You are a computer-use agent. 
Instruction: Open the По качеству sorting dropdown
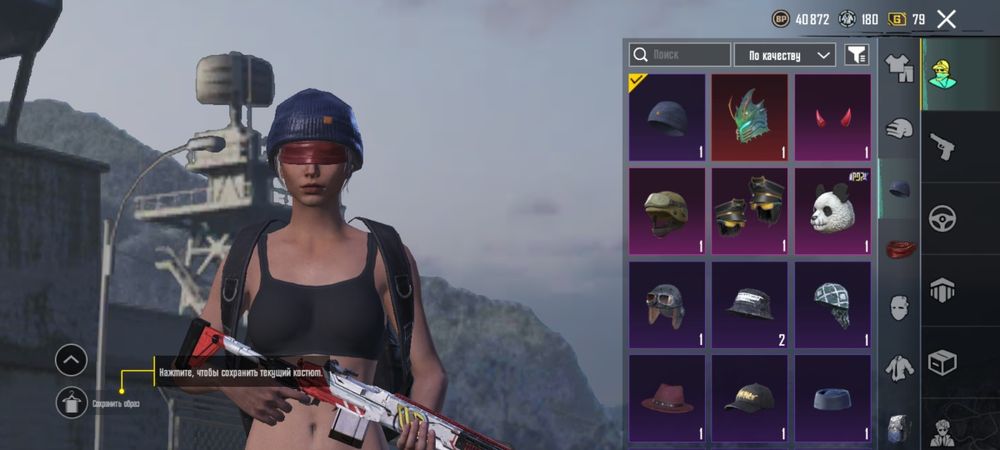coord(784,55)
